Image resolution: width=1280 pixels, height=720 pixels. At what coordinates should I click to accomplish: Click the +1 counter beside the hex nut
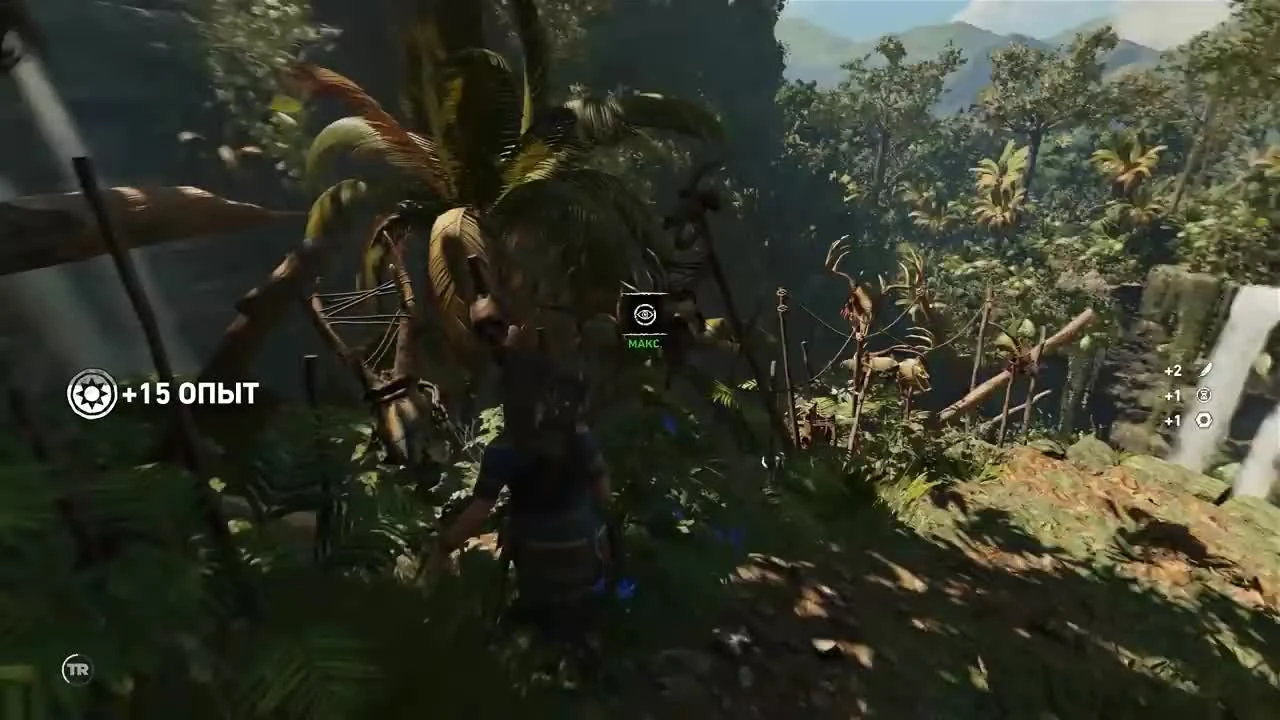tap(1172, 420)
